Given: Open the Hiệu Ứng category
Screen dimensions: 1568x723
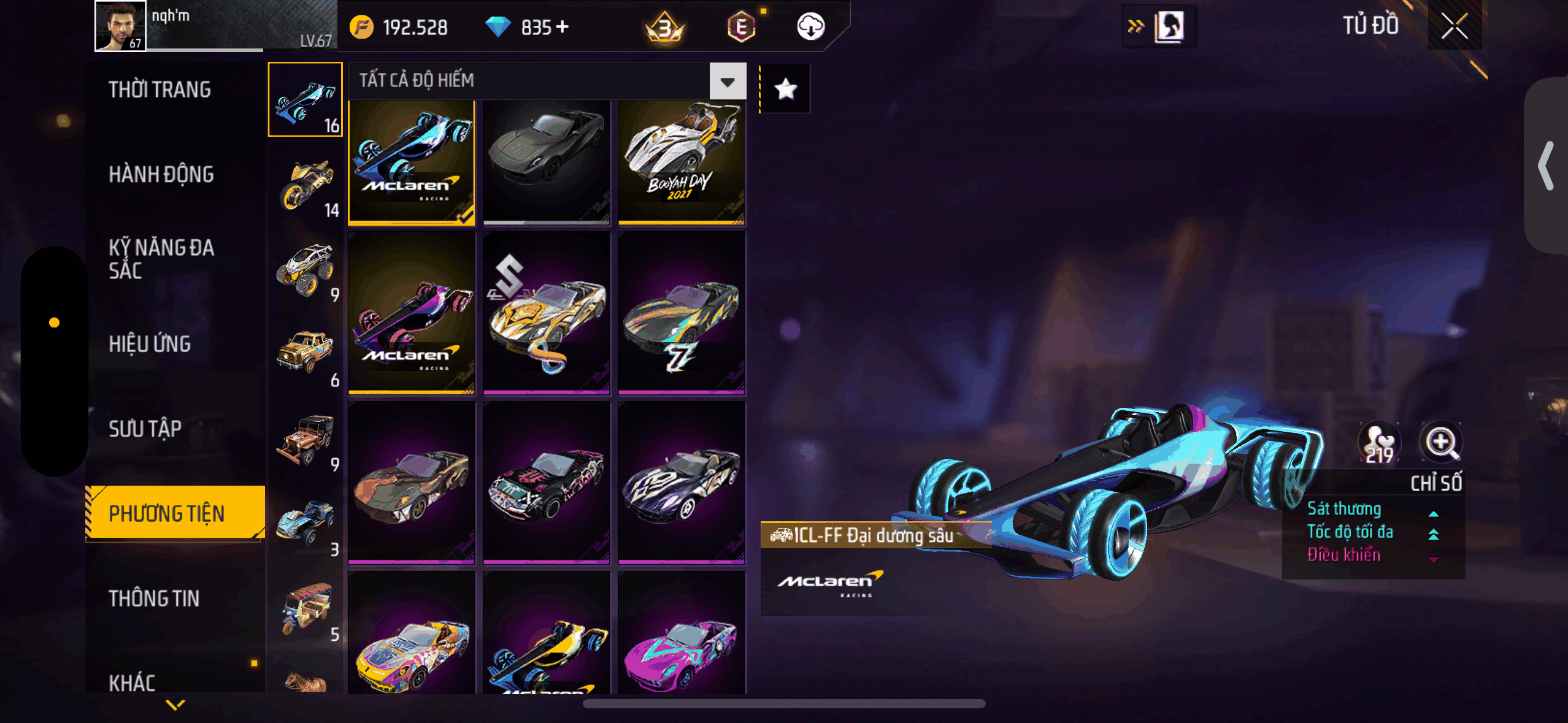Looking at the screenshot, I should (150, 344).
